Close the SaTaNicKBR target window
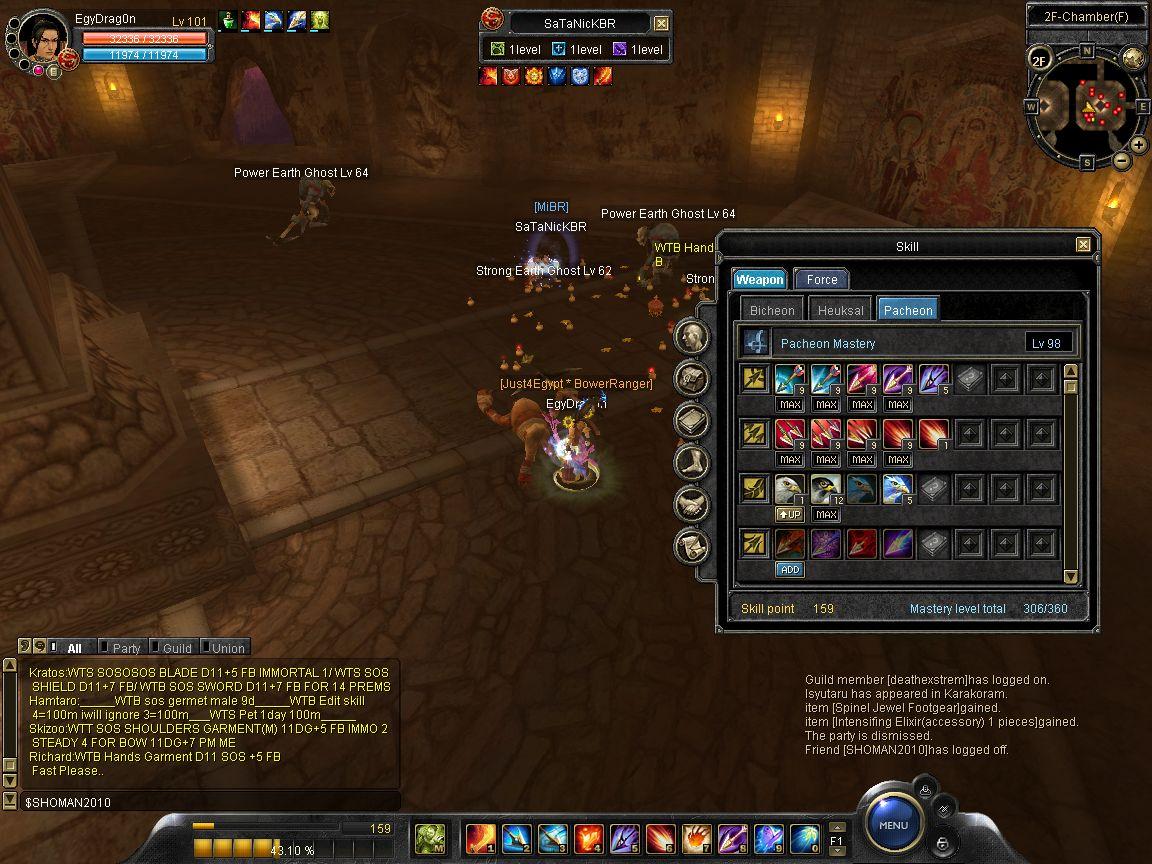 pyautogui.click(x=661, y=23)
